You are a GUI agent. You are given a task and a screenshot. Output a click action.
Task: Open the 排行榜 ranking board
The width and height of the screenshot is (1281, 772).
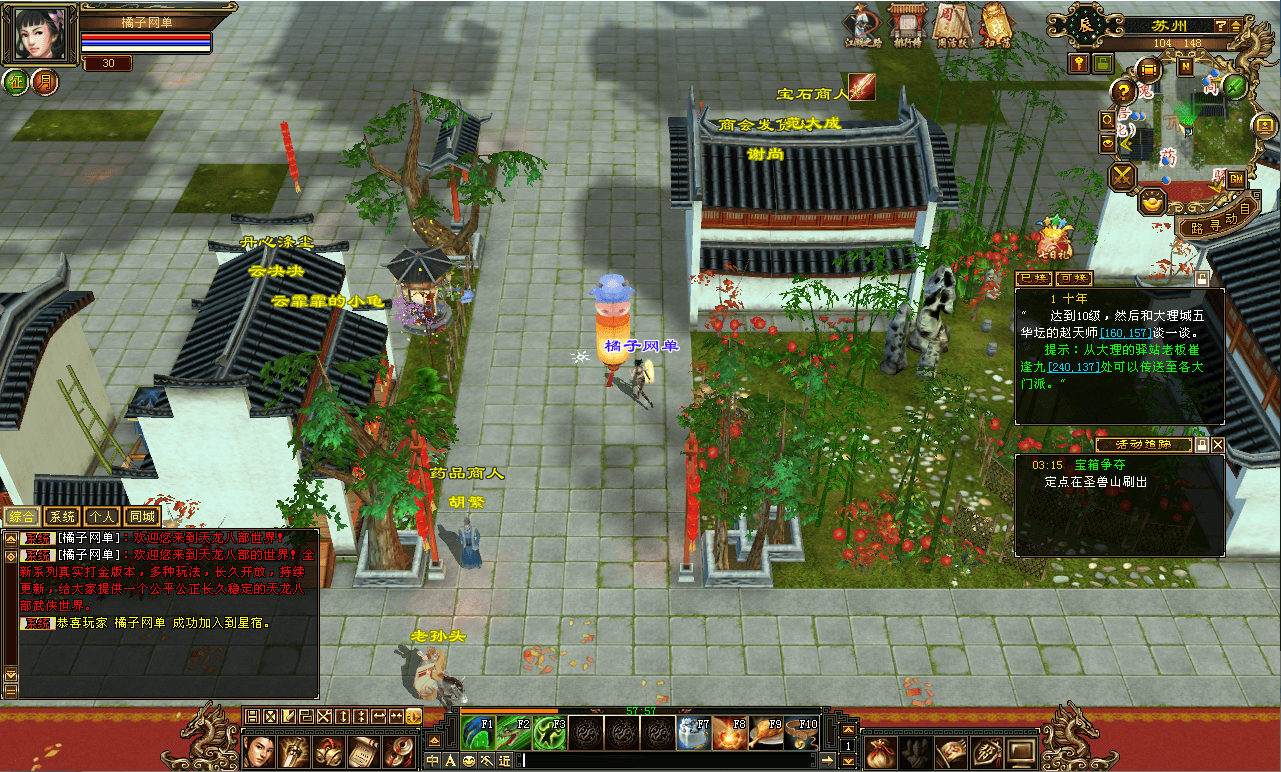point(908,24)
